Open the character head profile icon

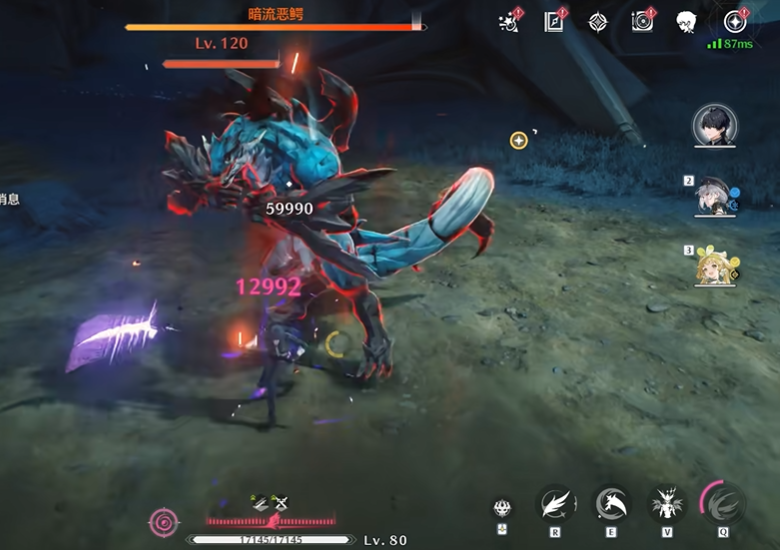point(685,22)
